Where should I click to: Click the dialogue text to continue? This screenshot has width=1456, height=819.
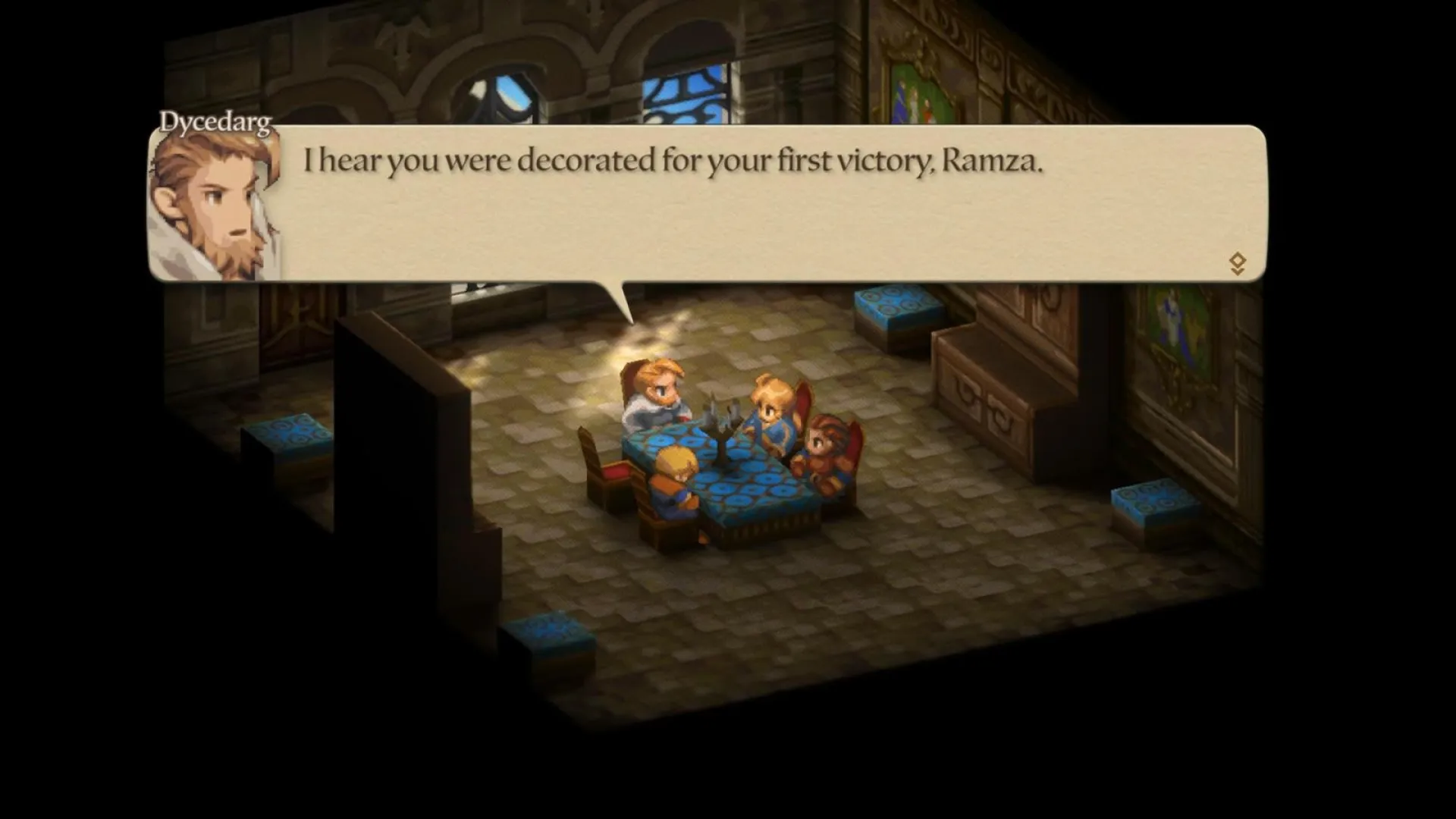673,161
